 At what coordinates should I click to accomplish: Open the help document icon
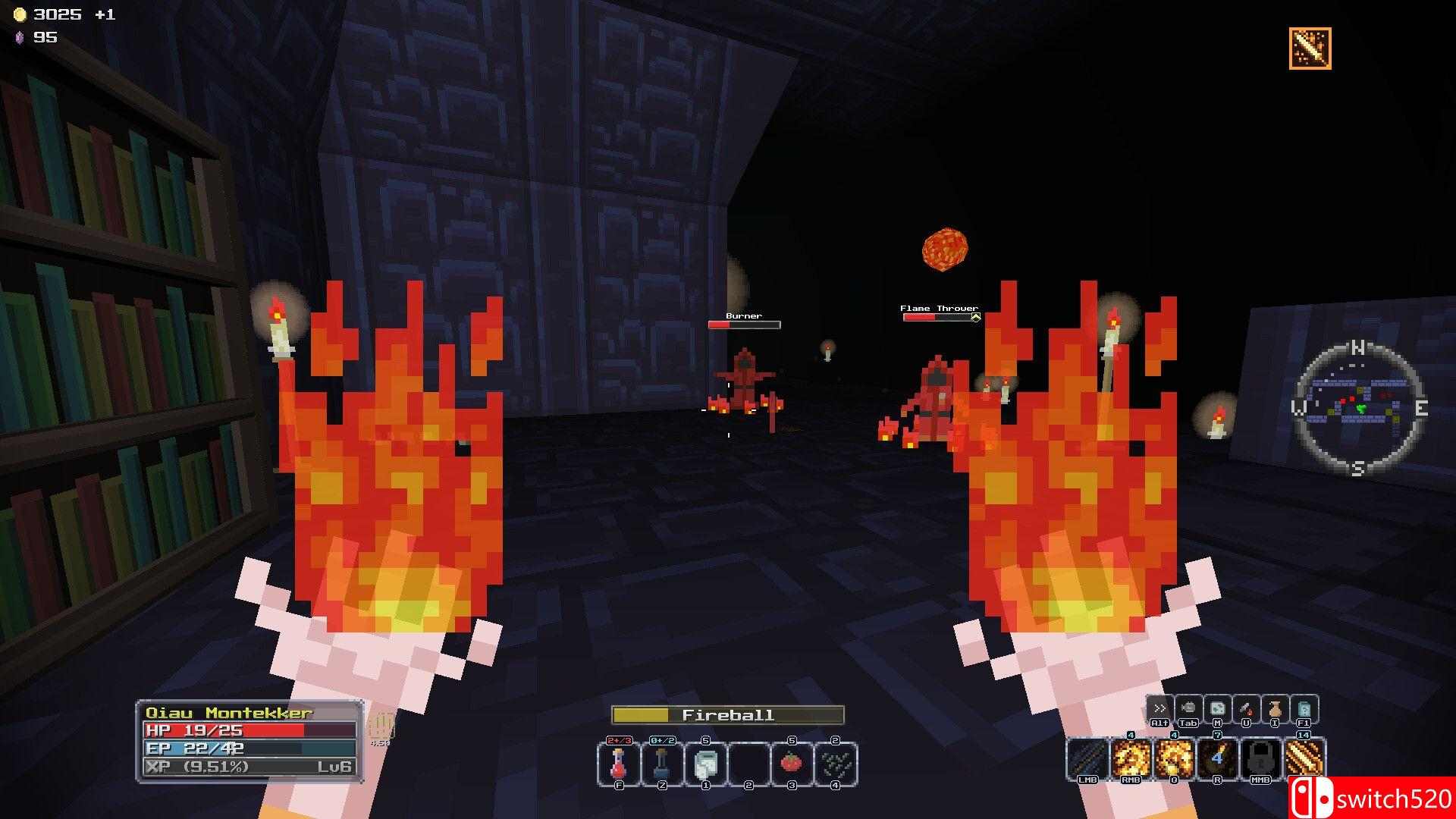click(x=1304, y=708)
